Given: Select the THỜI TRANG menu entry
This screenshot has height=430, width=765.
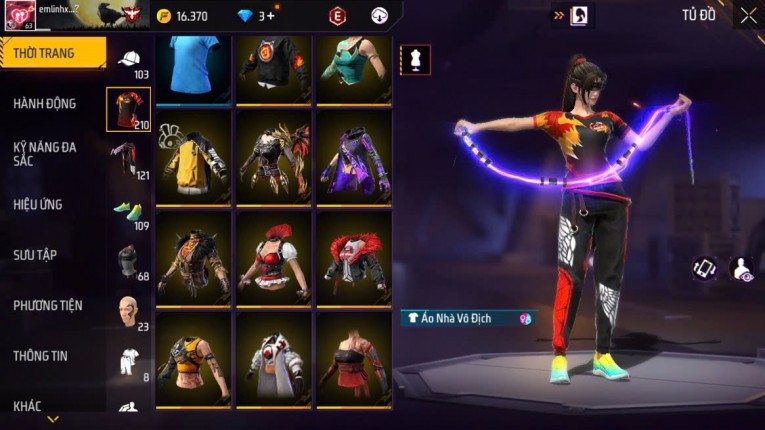Looking at the screenshot, I should 52,53.
